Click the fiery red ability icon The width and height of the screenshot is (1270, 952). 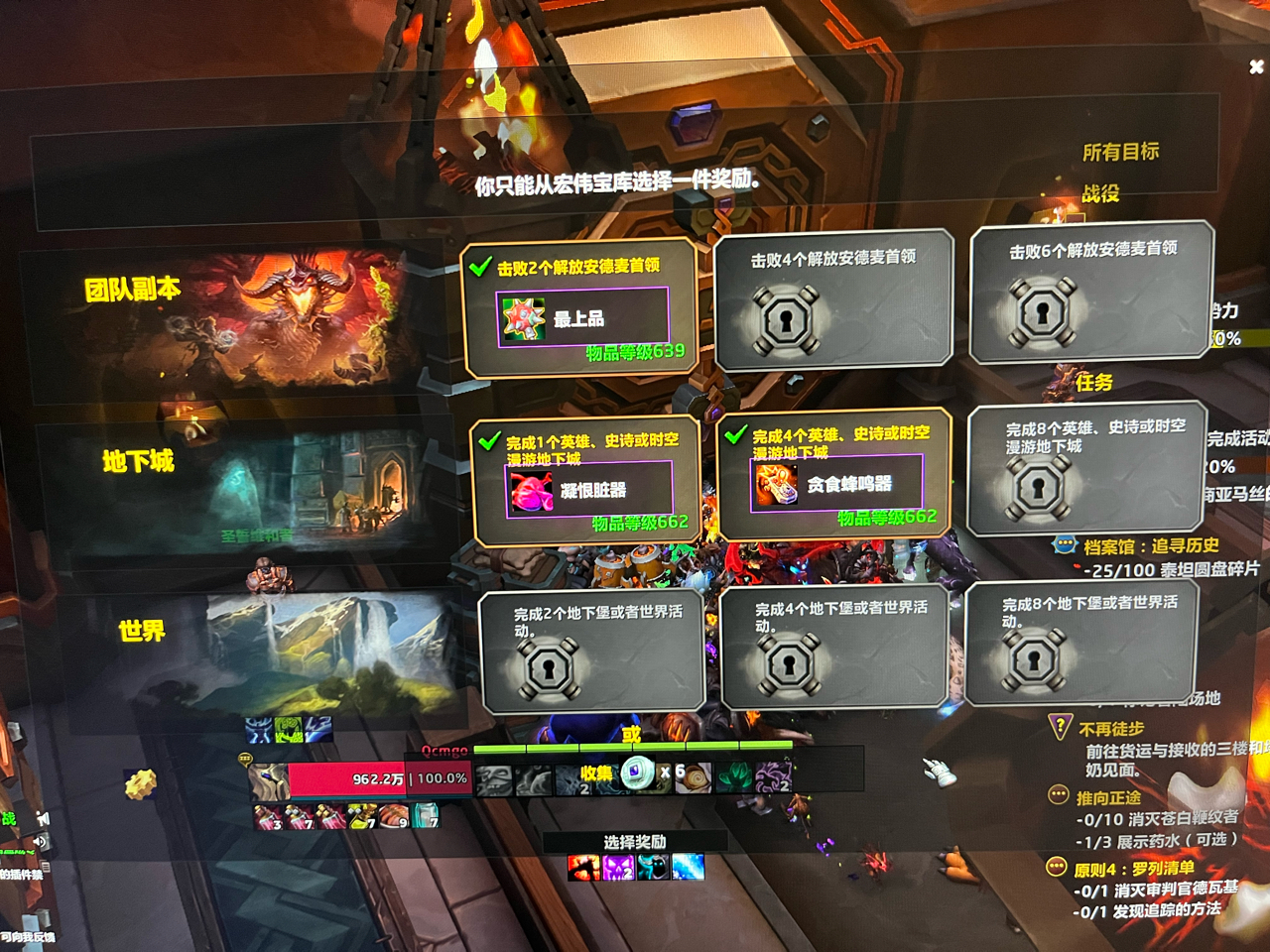[582, 868]
